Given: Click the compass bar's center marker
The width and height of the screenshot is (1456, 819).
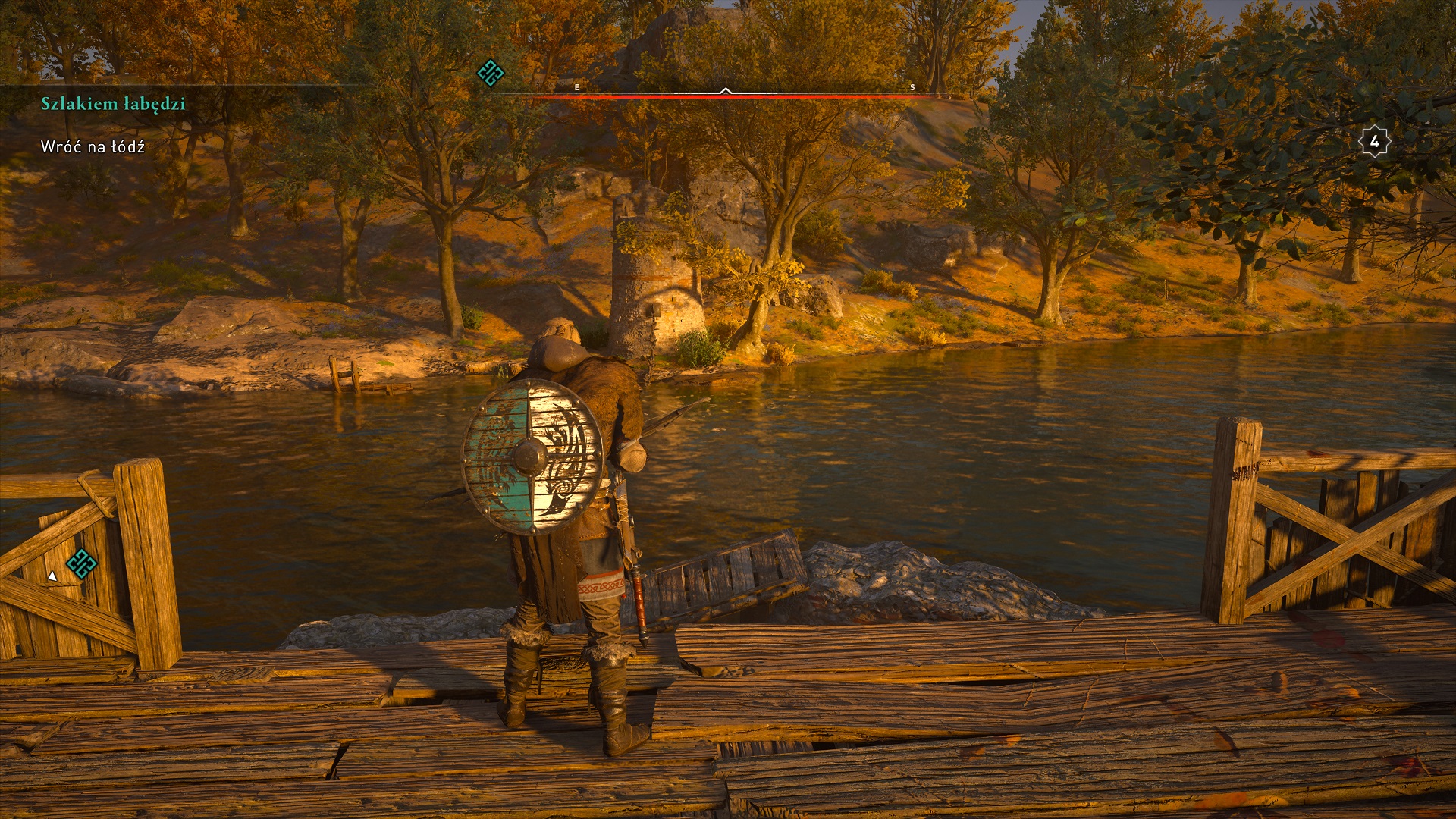Looking at the screenshot, I should [726, 92].
